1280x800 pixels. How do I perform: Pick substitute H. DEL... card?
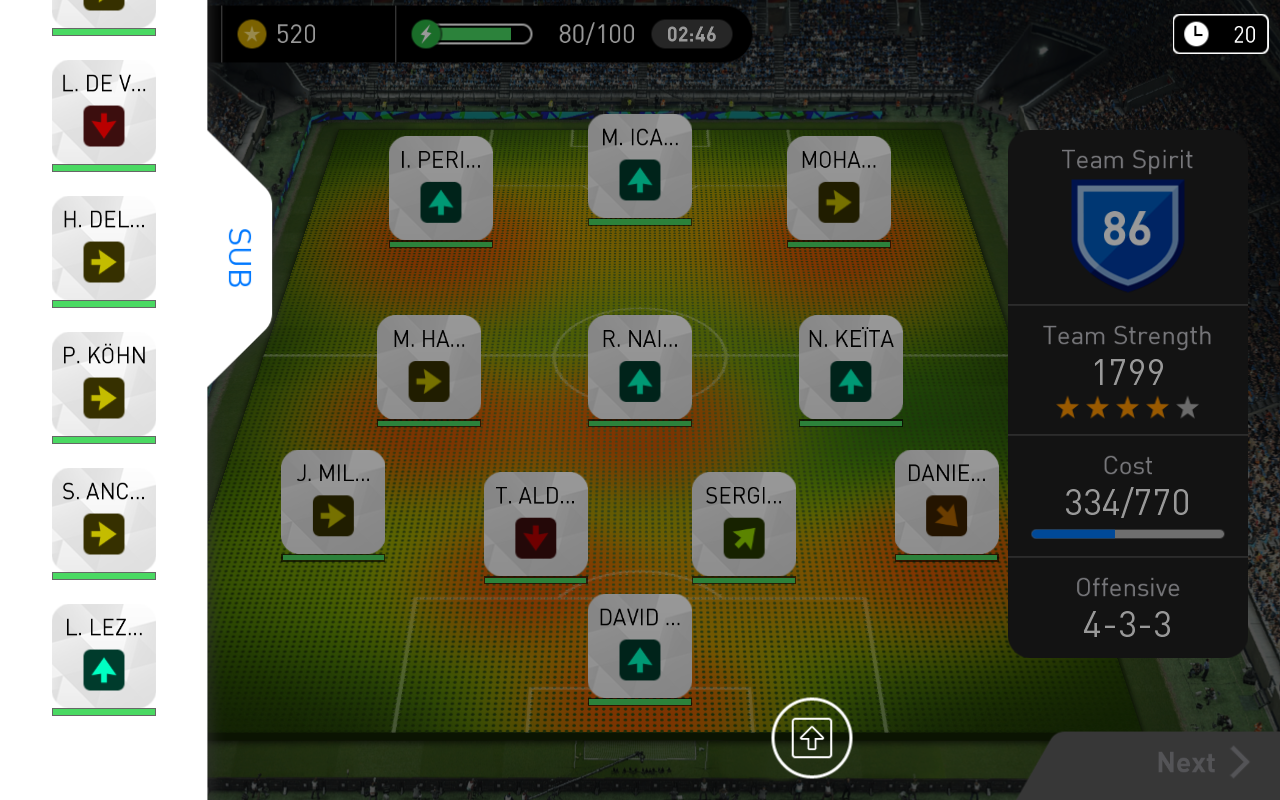tap(104, 249)
